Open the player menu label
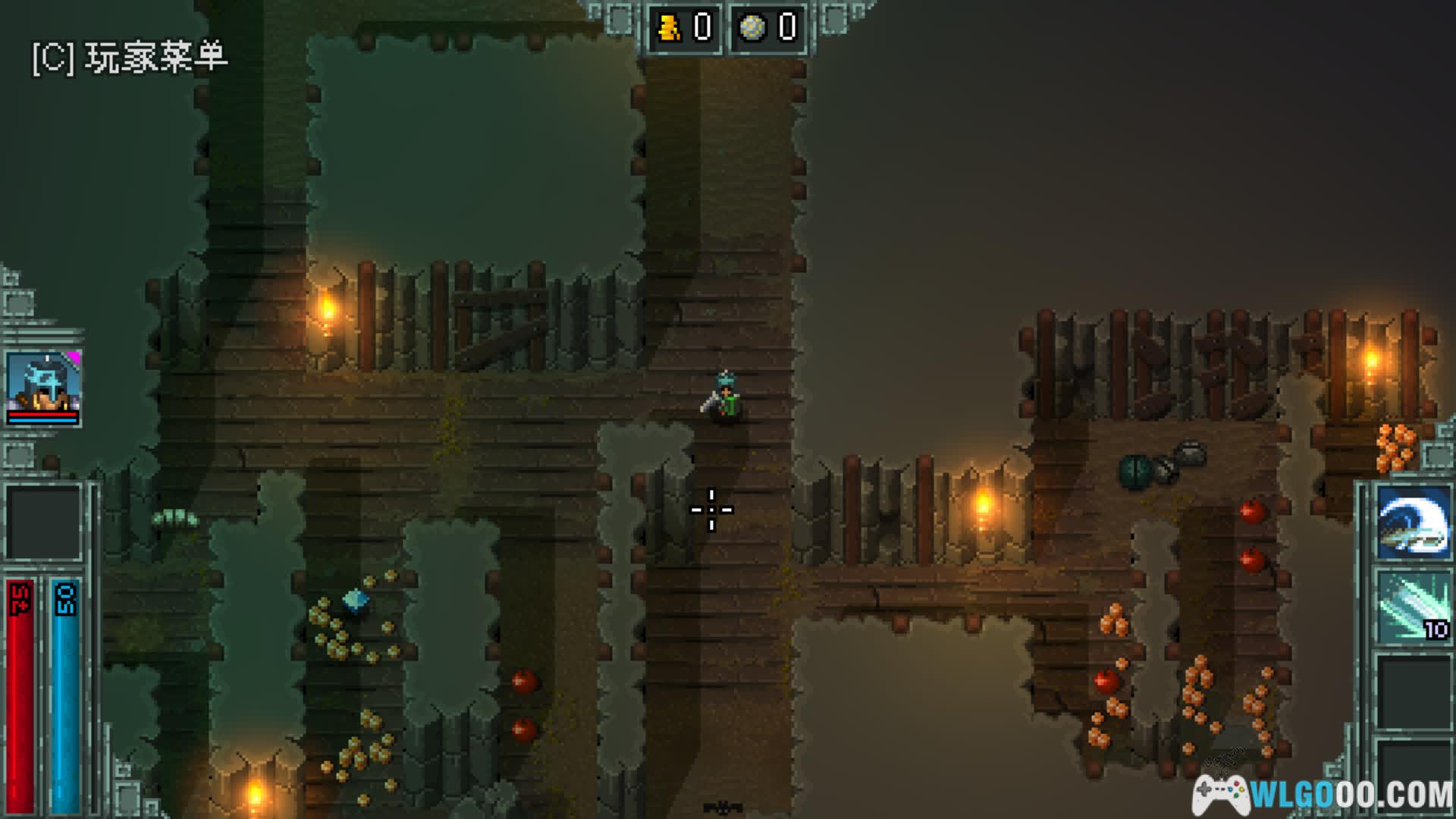Viewport: 1456px width, 819px height. coord(130,58)
